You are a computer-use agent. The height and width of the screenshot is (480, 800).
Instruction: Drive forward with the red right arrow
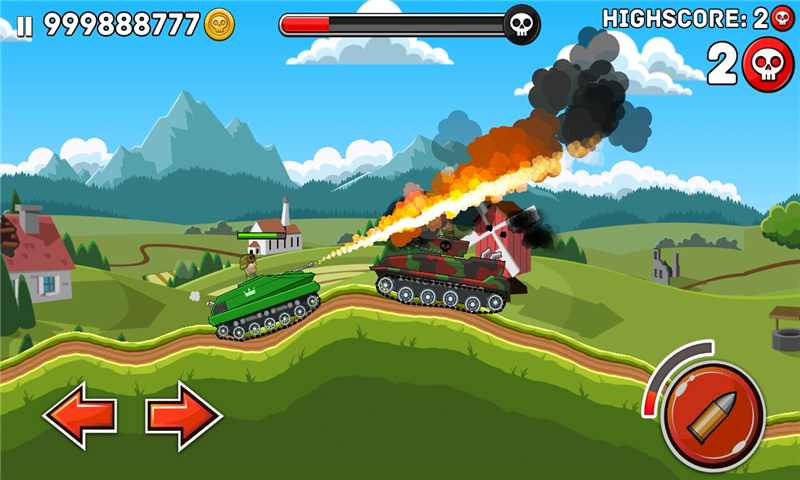pyautogui.click(x=184, y=416)
